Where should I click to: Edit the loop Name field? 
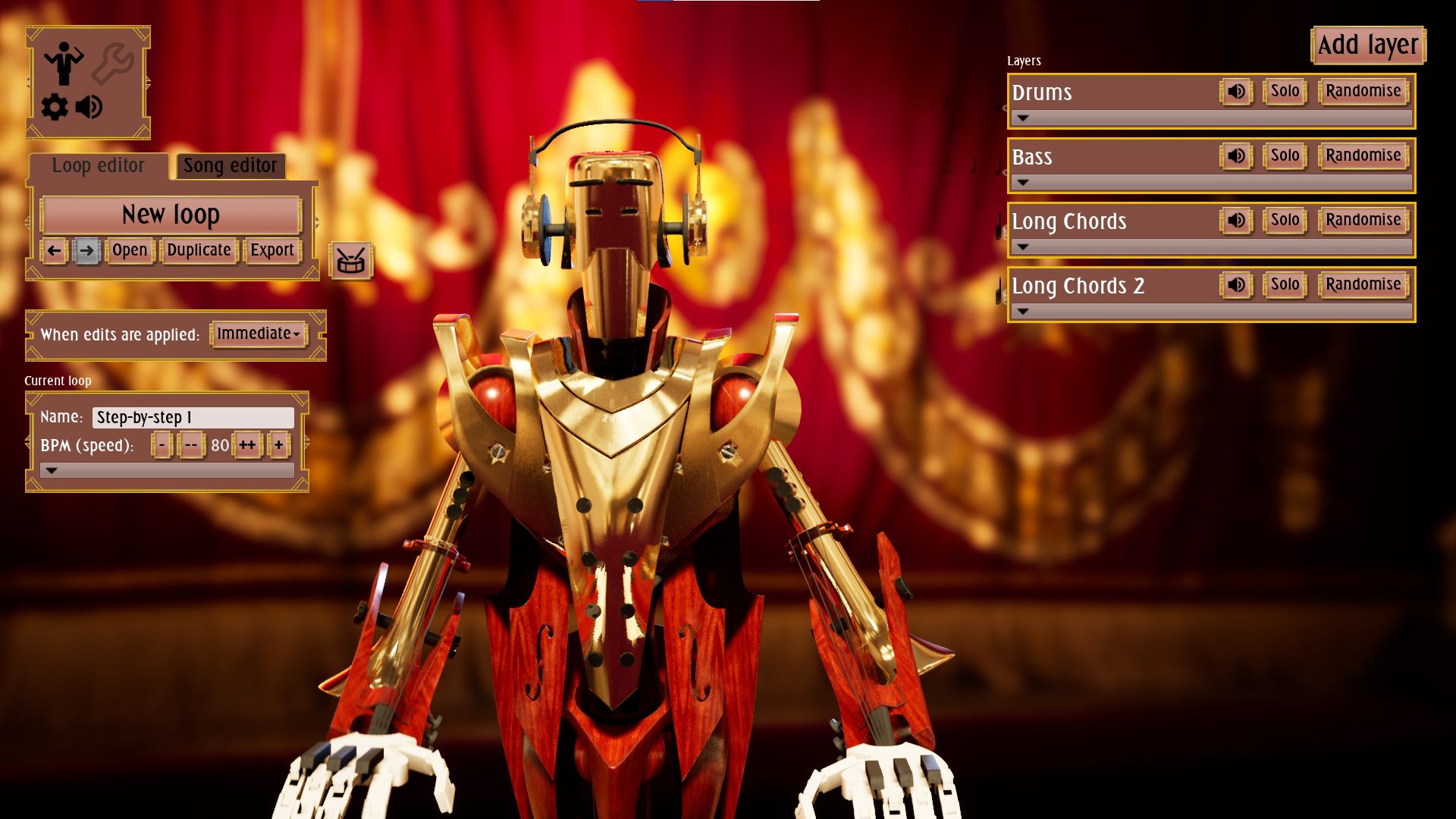click(193, 418)
